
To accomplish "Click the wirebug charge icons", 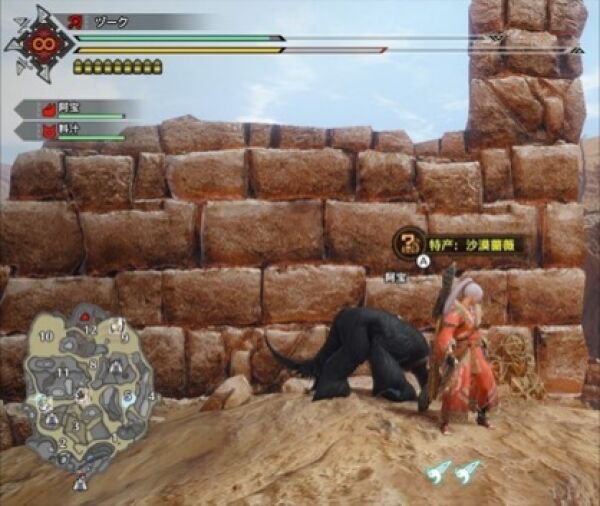I will point(453,469).
